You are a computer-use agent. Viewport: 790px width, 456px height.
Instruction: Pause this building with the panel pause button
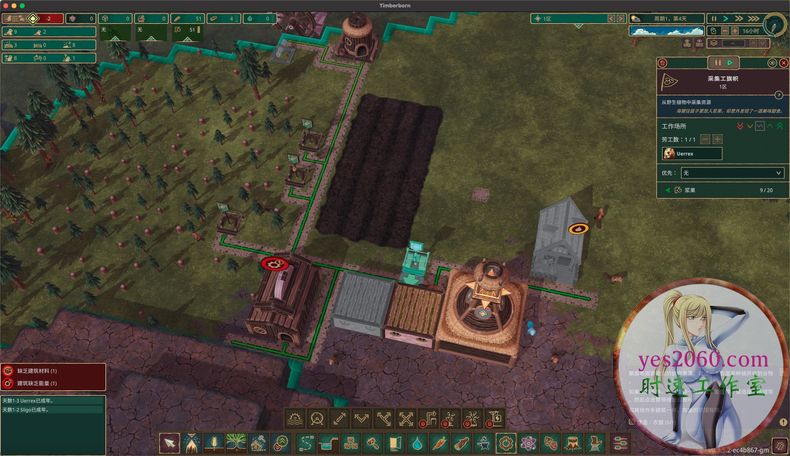[x=718, y=64]
